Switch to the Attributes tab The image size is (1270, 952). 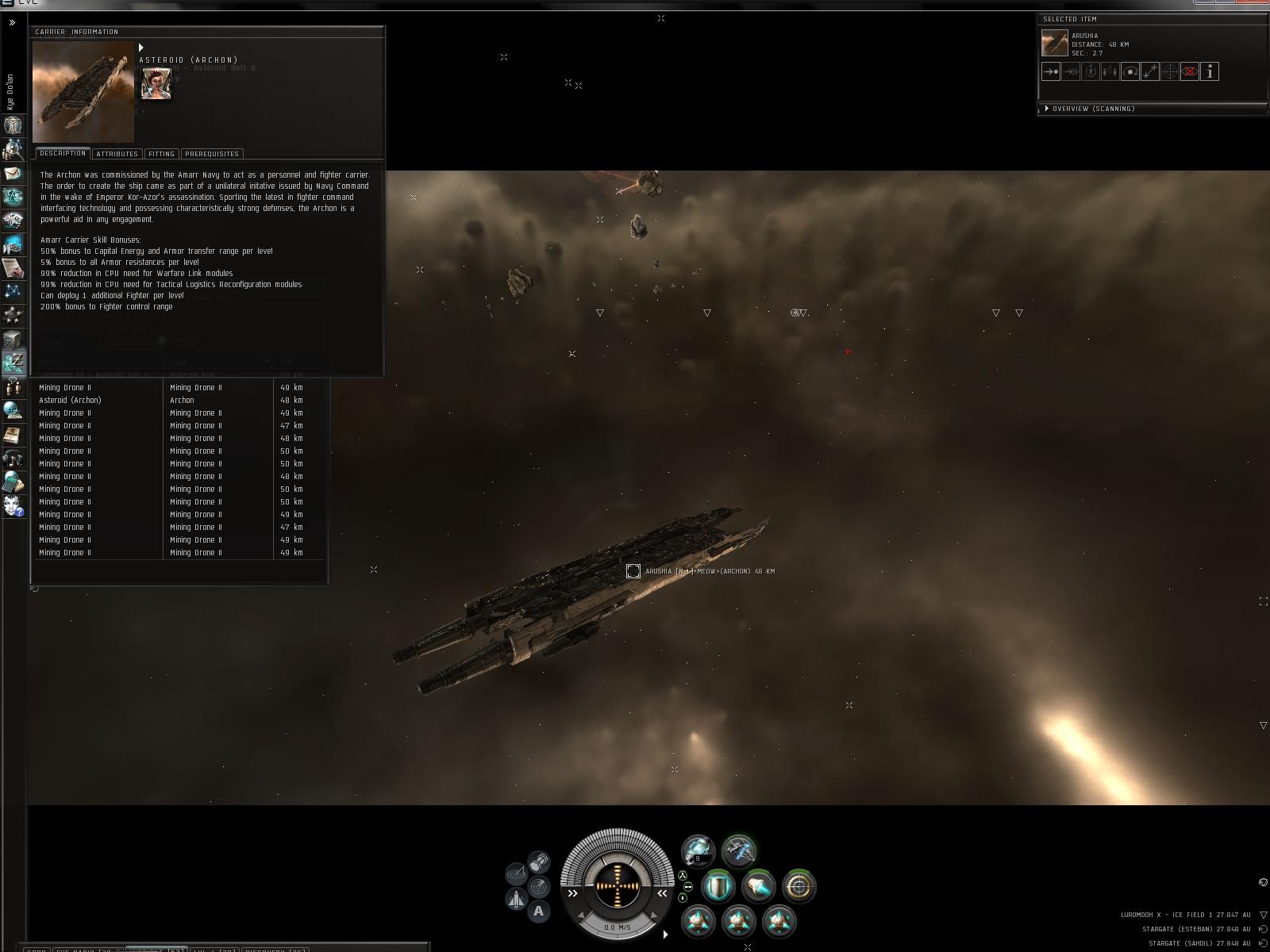(x=117, y=154)
